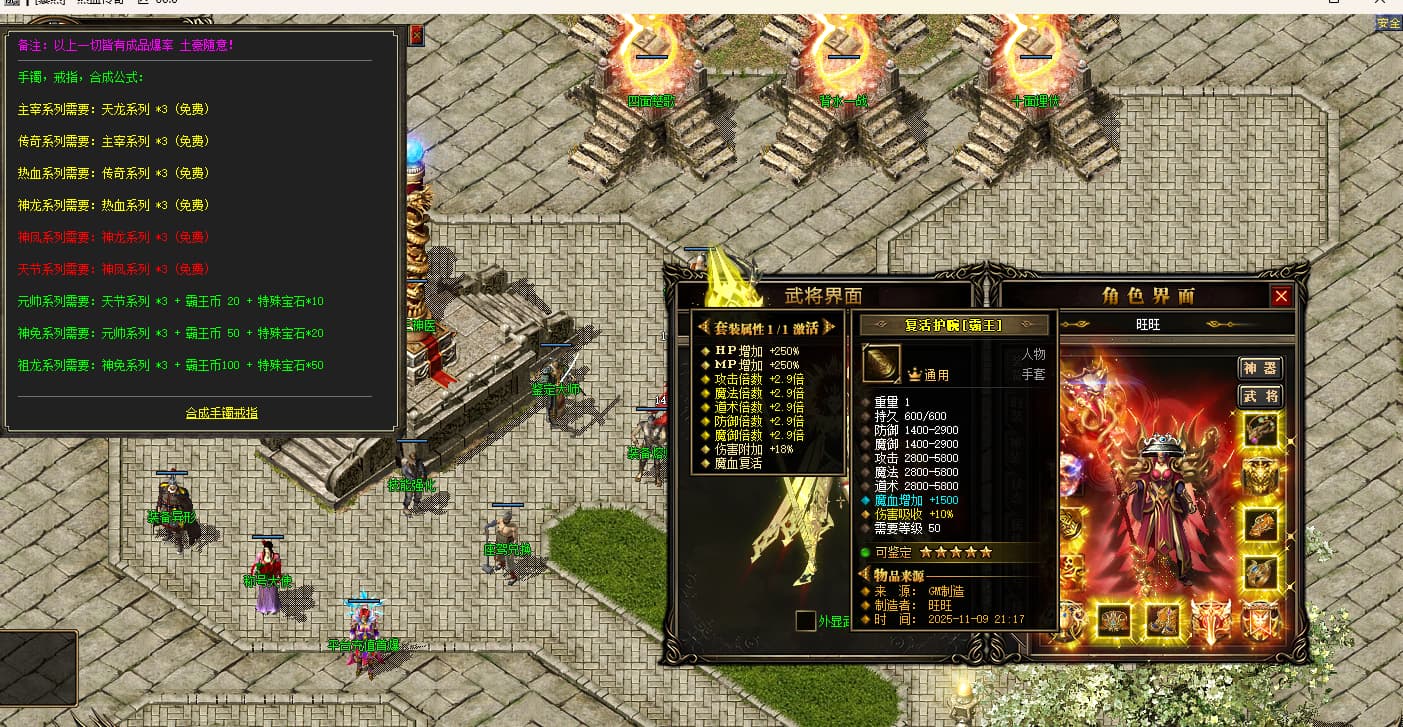Screen dimensions: 1403x727
Task: Open the 神器 artifact panel
Action: [x=1259, y=369]
